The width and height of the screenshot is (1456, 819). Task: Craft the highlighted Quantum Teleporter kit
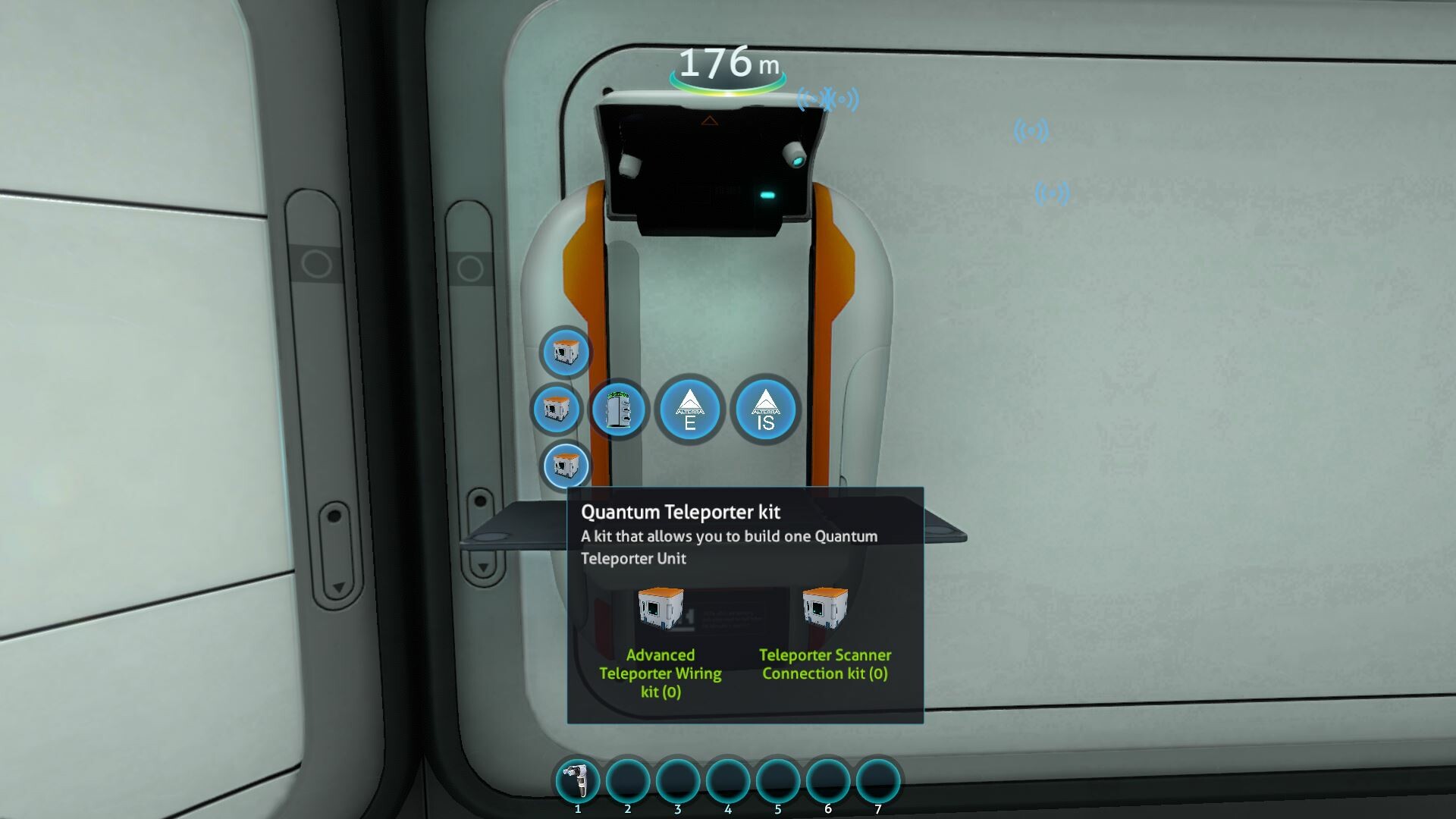[565, 465]
